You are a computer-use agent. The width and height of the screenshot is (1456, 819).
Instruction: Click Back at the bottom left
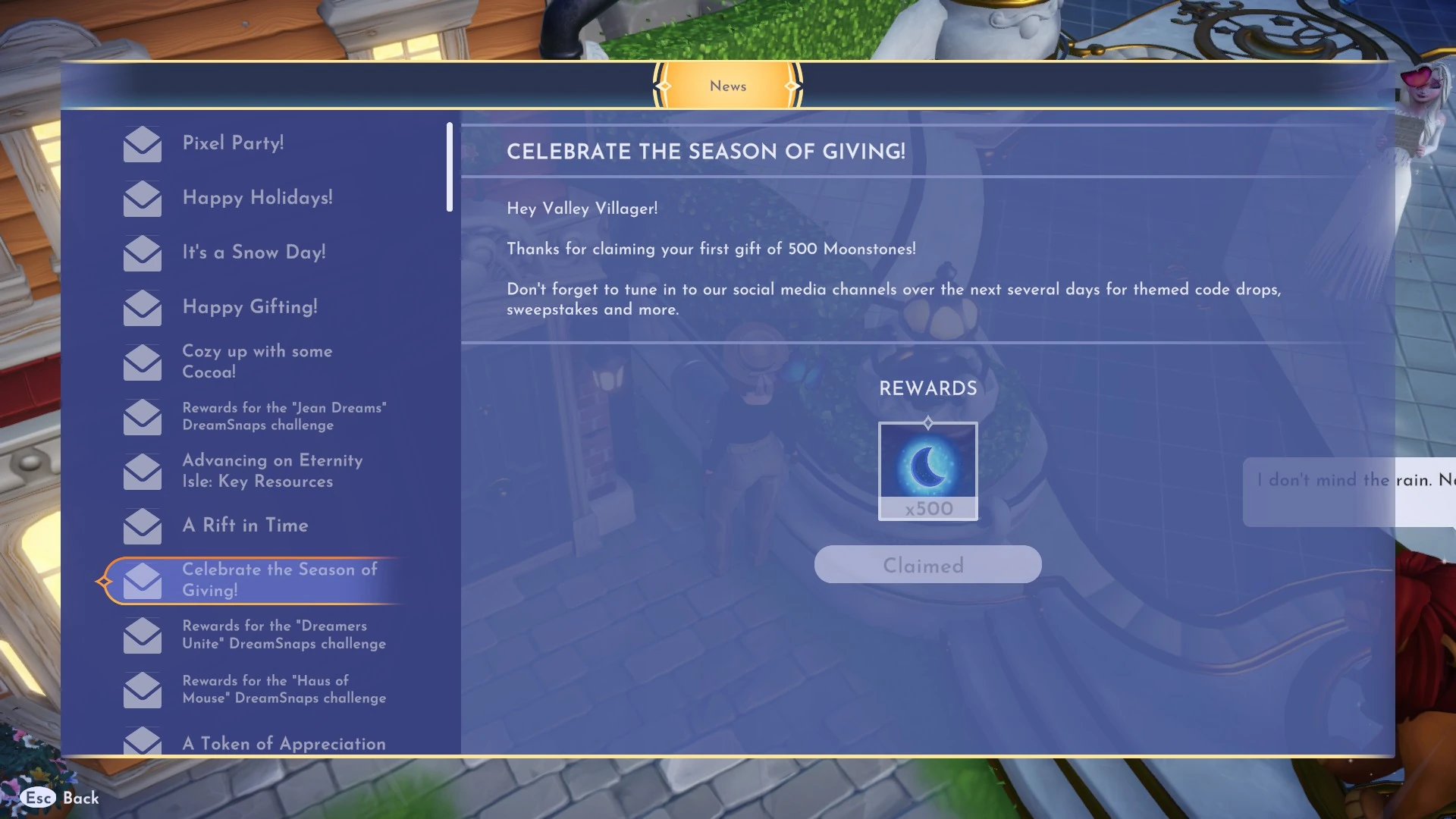click(x=80, y=799)
